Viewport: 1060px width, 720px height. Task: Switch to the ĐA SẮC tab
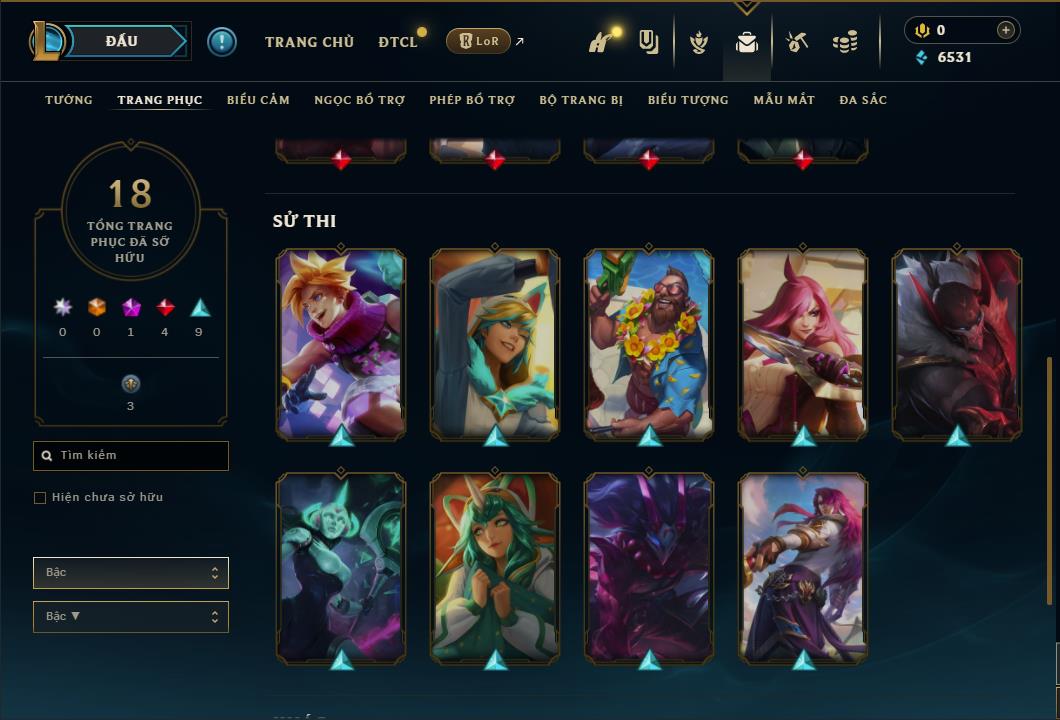click(x=863, y=100)
